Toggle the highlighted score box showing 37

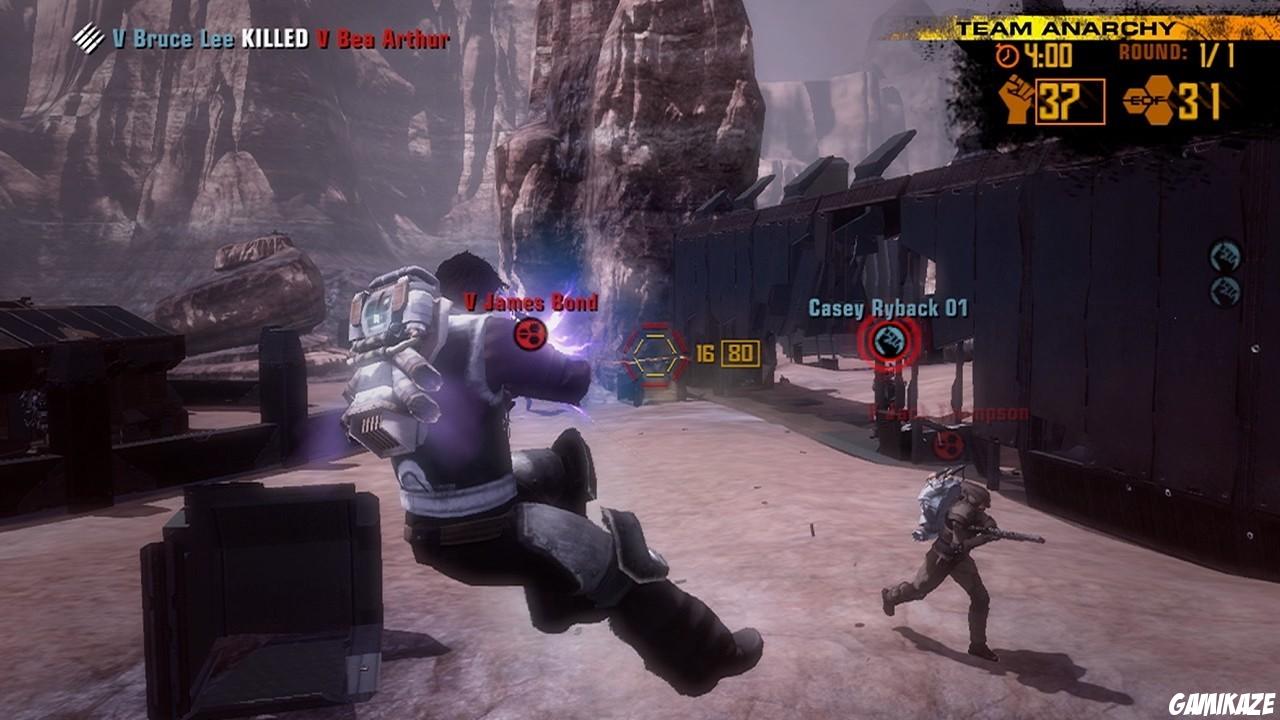1072,101
